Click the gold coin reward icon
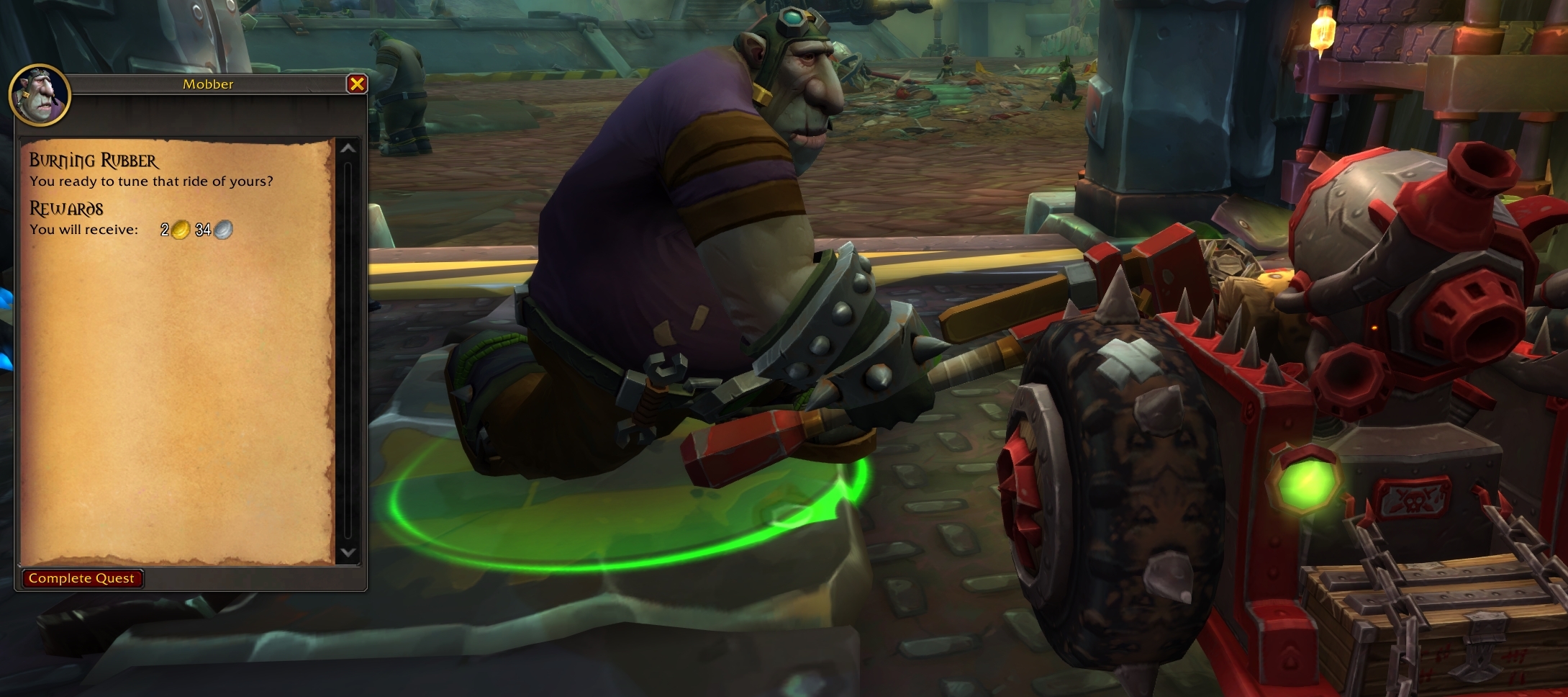The width and height of the screenshot is (1568, 697). coord(180,231)
